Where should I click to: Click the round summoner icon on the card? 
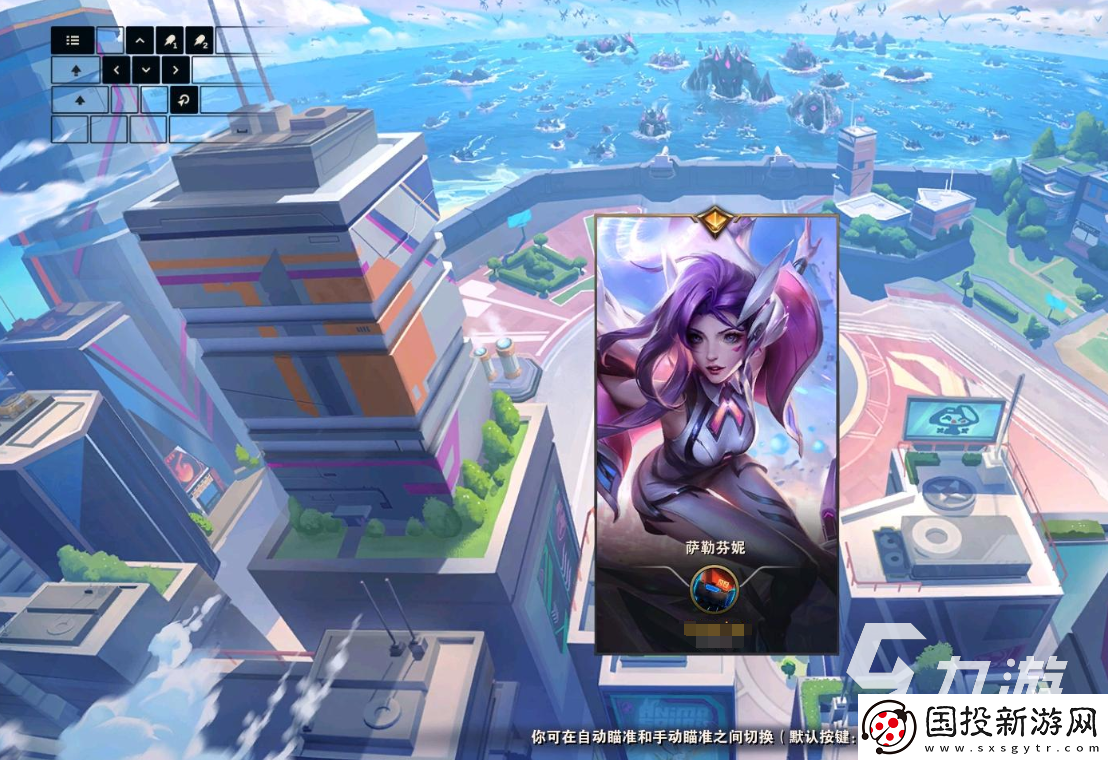[x=715, y=588]
